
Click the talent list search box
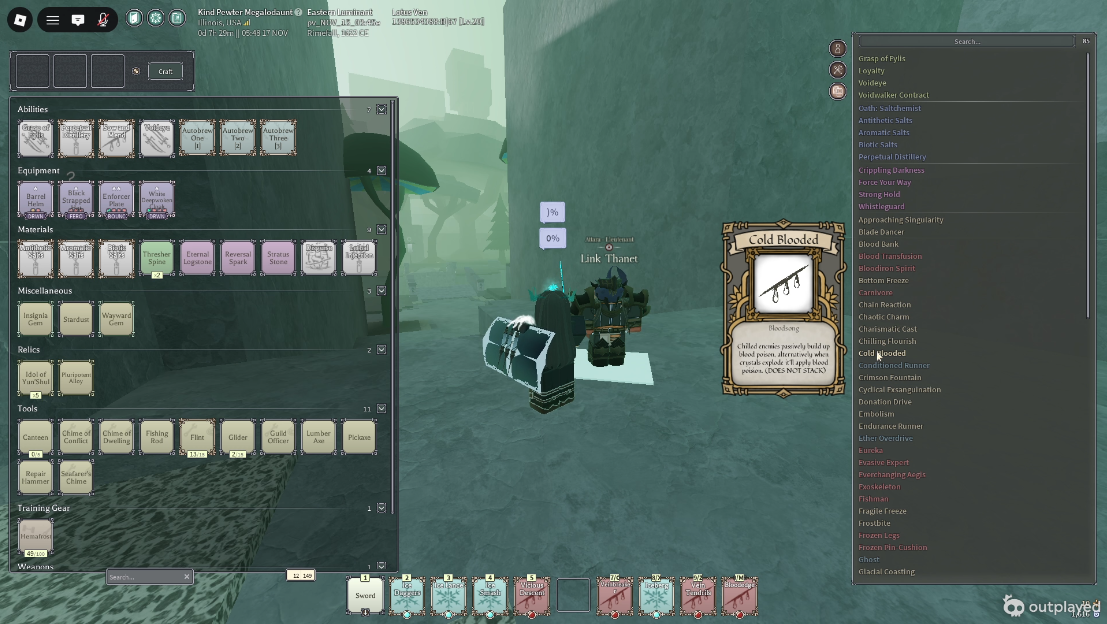[x=966, y=41]
